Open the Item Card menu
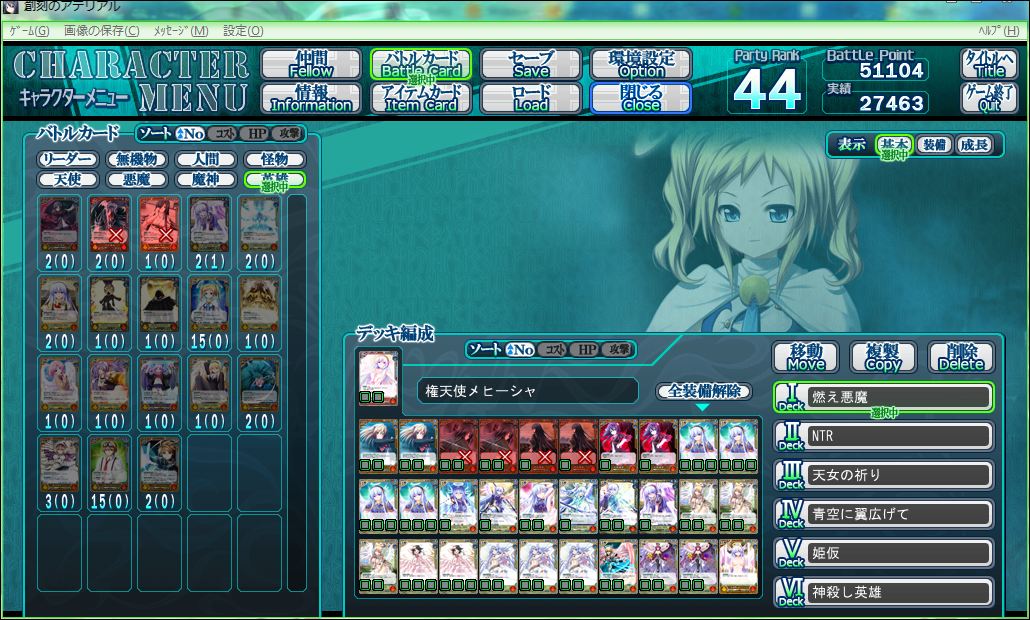Screen dimensions: 1030x620 pos(421,97)
